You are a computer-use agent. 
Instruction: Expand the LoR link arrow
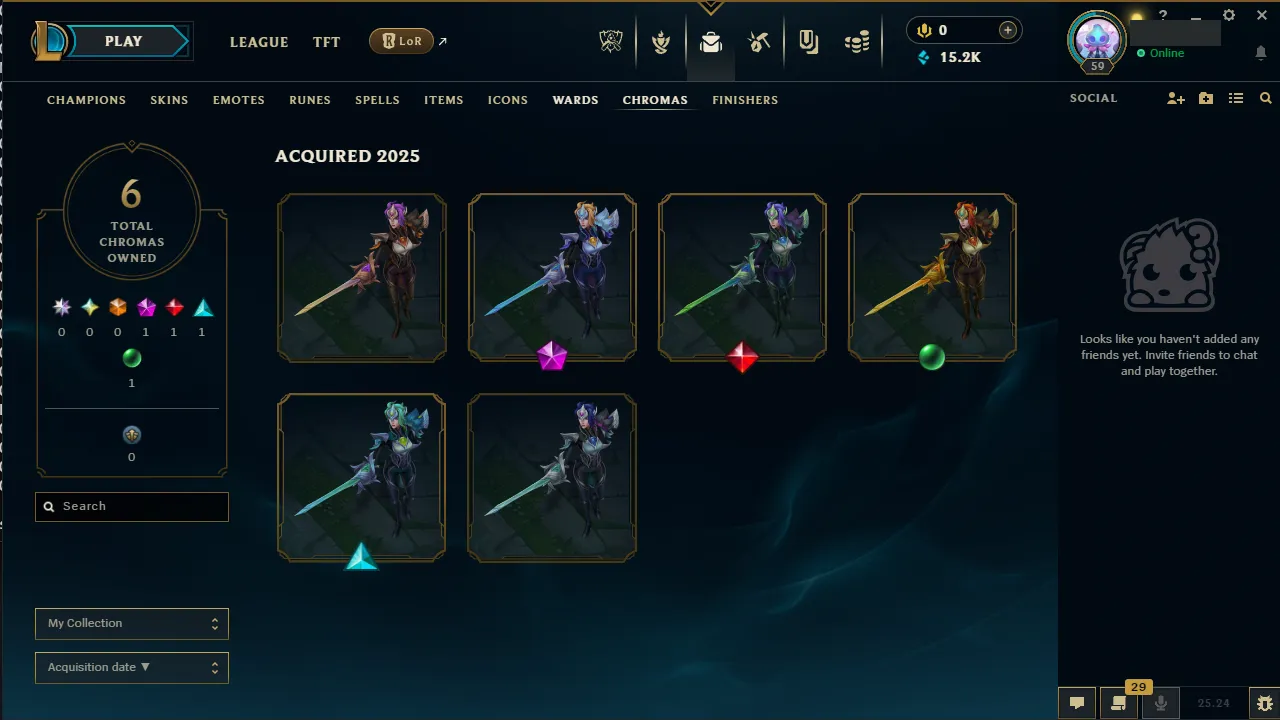[x=443, y=40]
